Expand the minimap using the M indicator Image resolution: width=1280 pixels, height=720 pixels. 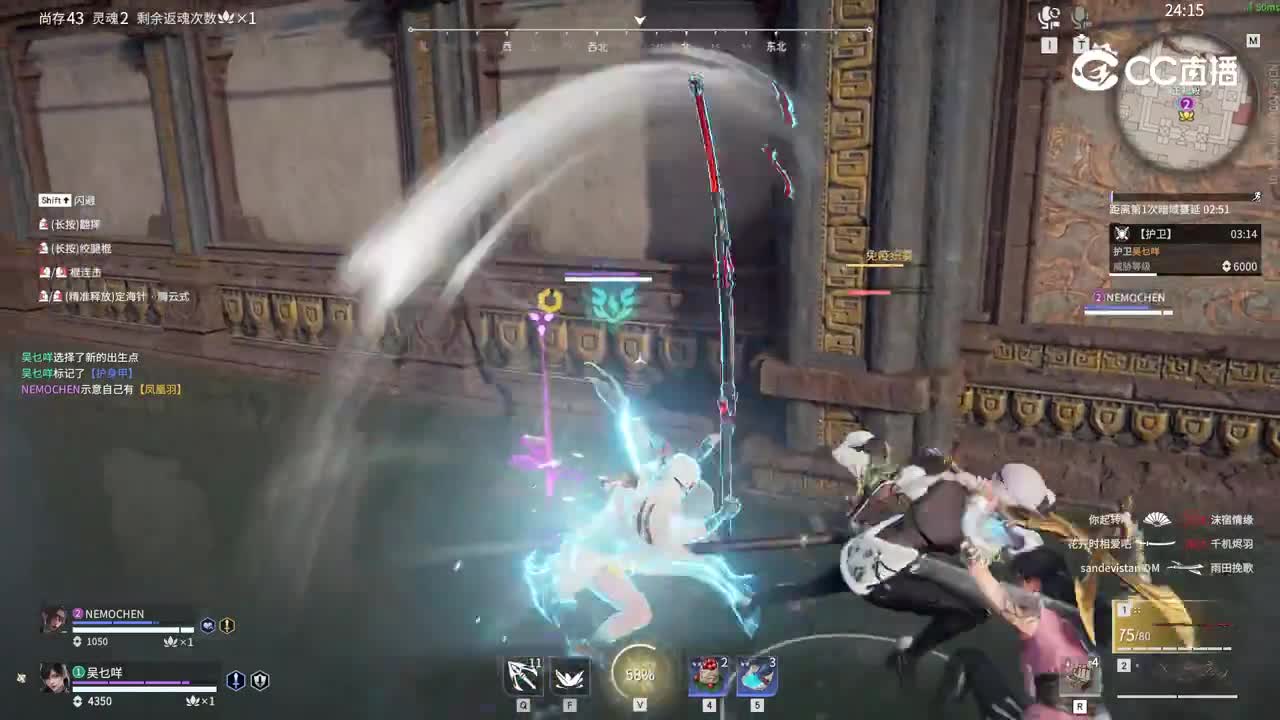(1252, 42)
